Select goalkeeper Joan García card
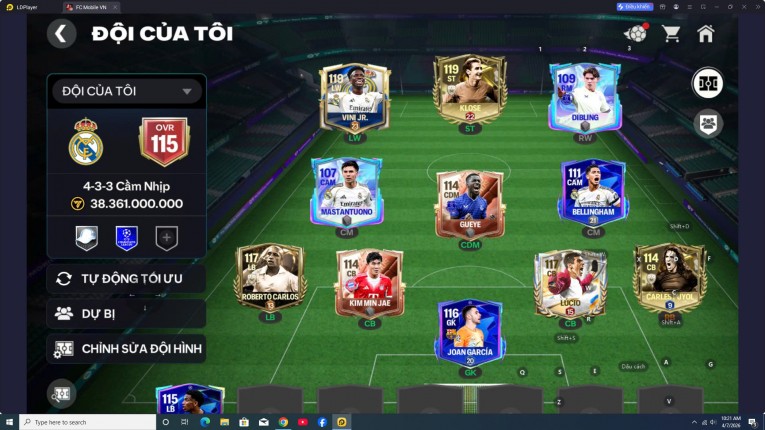 coord(470,332)
